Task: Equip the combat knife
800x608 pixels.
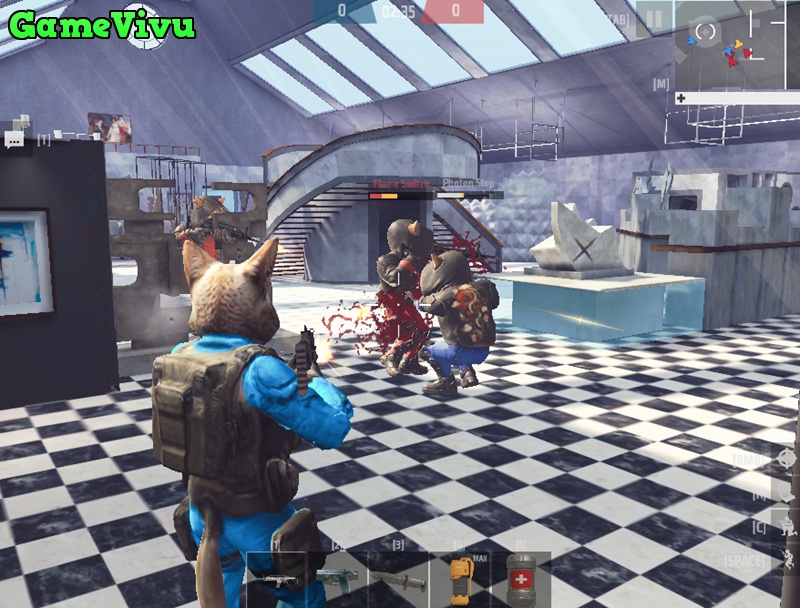Action: click(x=397, y=580)
